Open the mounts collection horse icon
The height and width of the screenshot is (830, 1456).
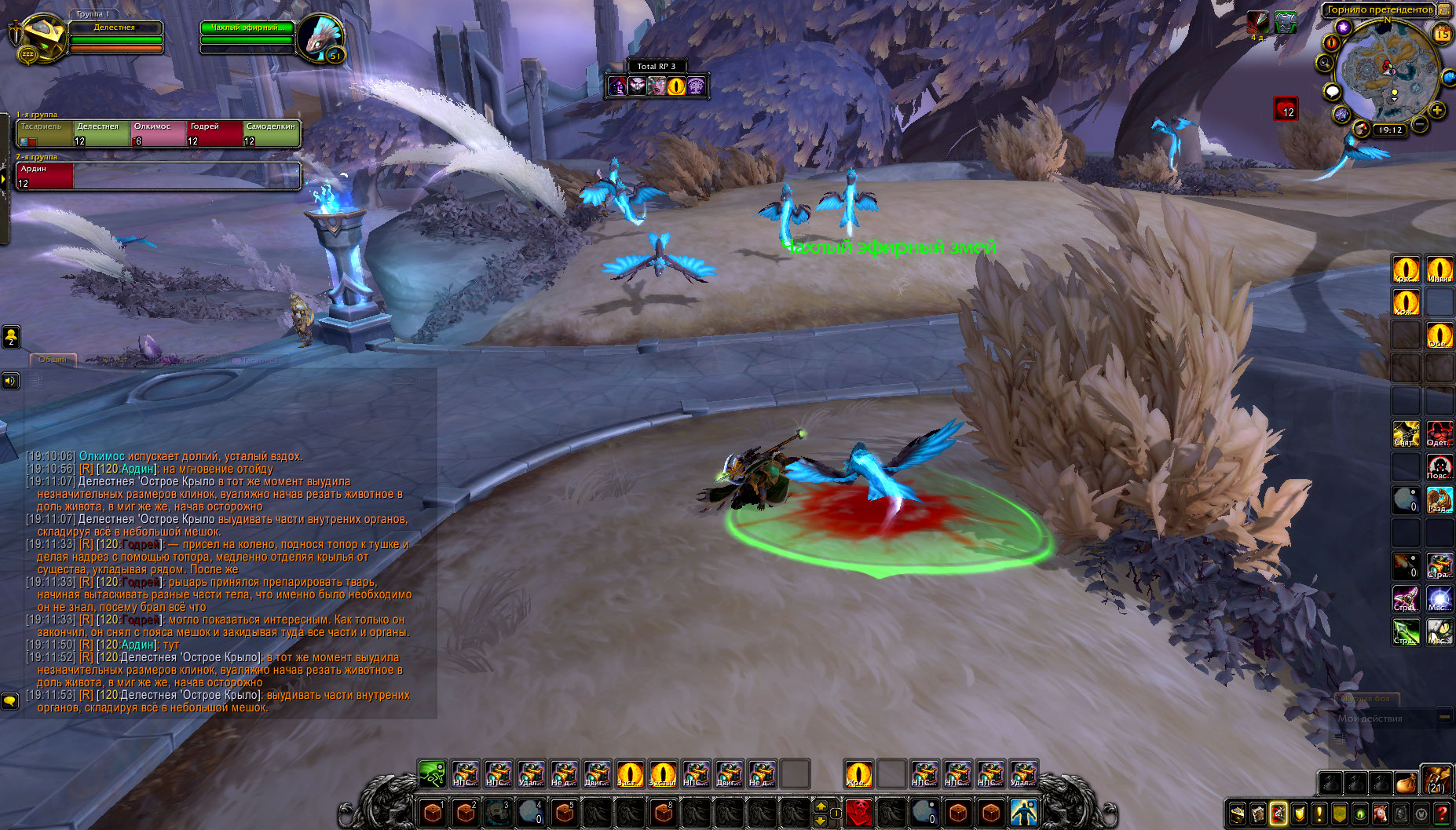click(1381, 814)
